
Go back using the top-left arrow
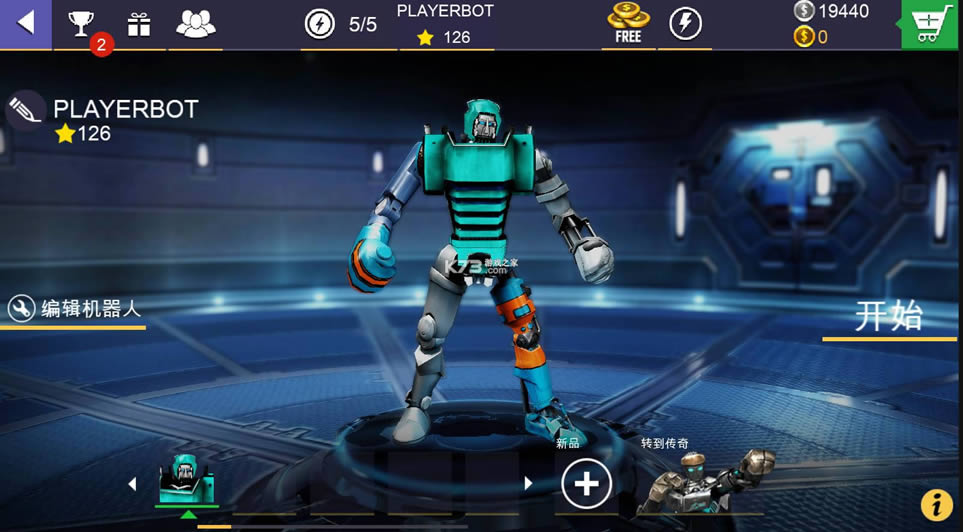25,23
